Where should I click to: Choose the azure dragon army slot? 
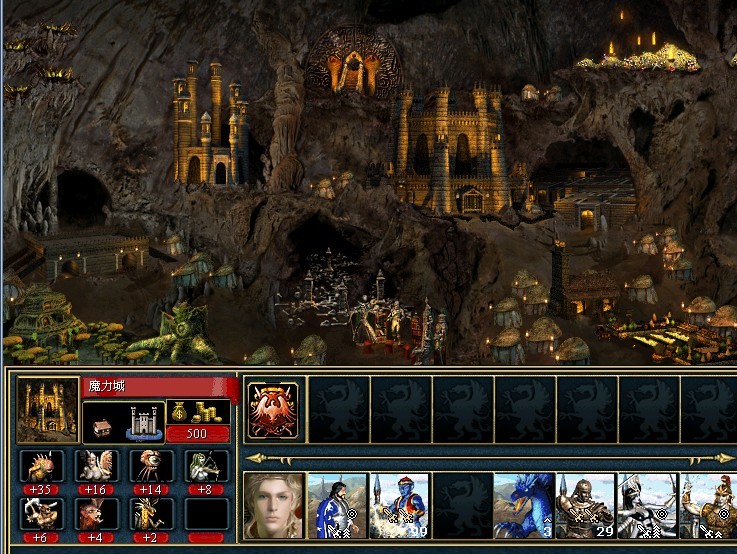pyautogui.click(x=523, y=506)
